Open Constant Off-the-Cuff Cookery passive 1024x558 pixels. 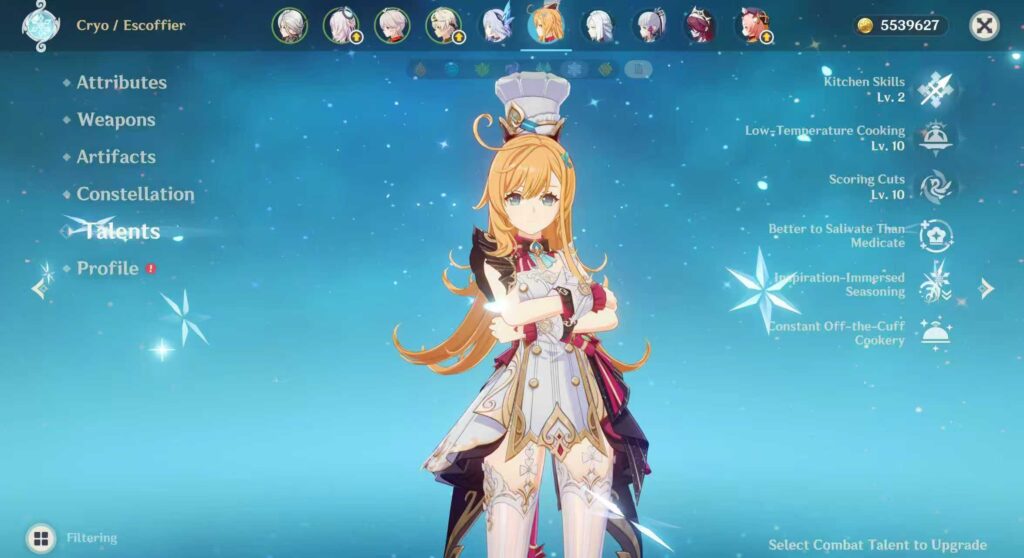pyautogui.click(x=936, y=333)
